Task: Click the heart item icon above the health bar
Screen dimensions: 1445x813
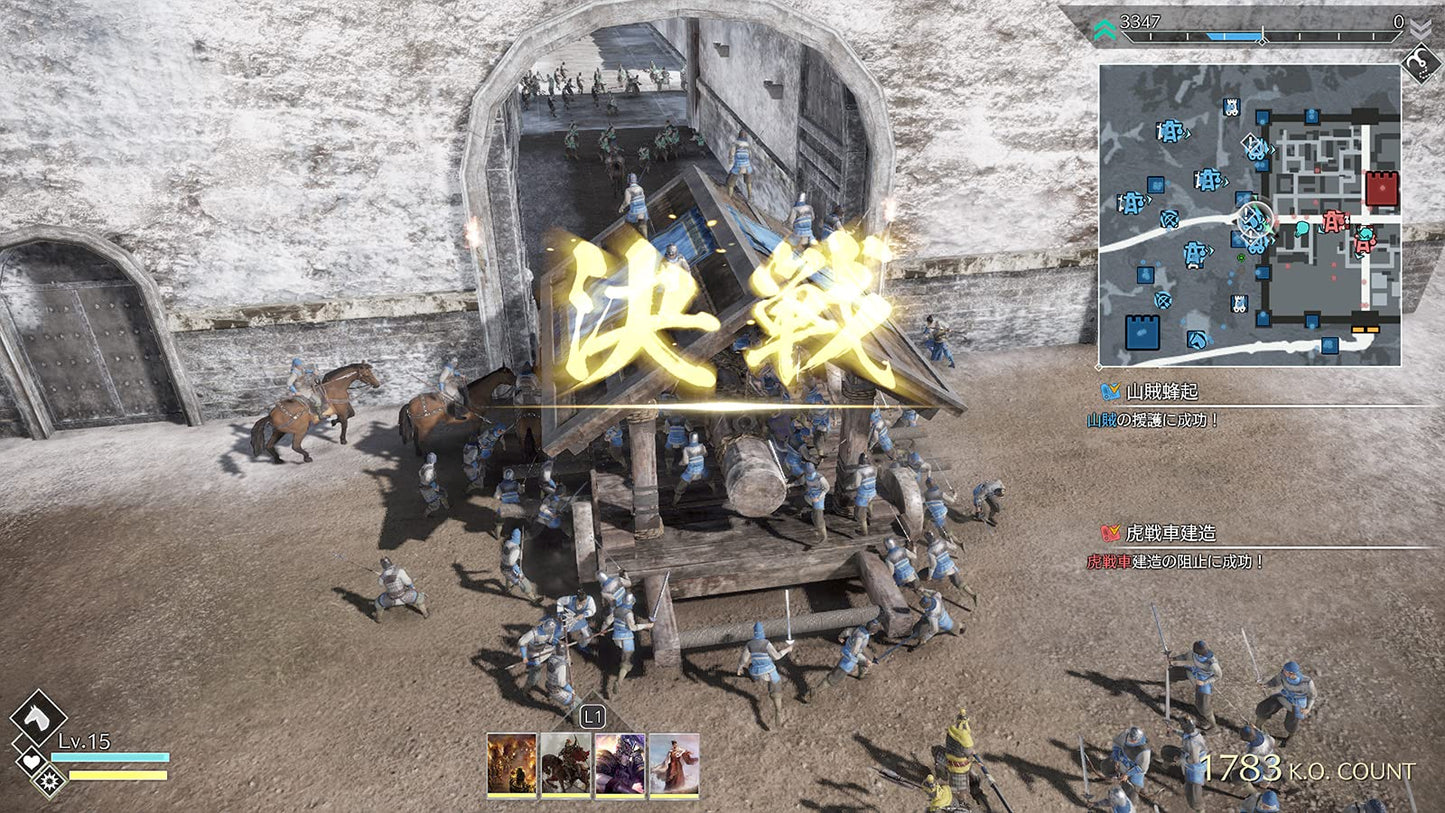Action: (29, 760)
